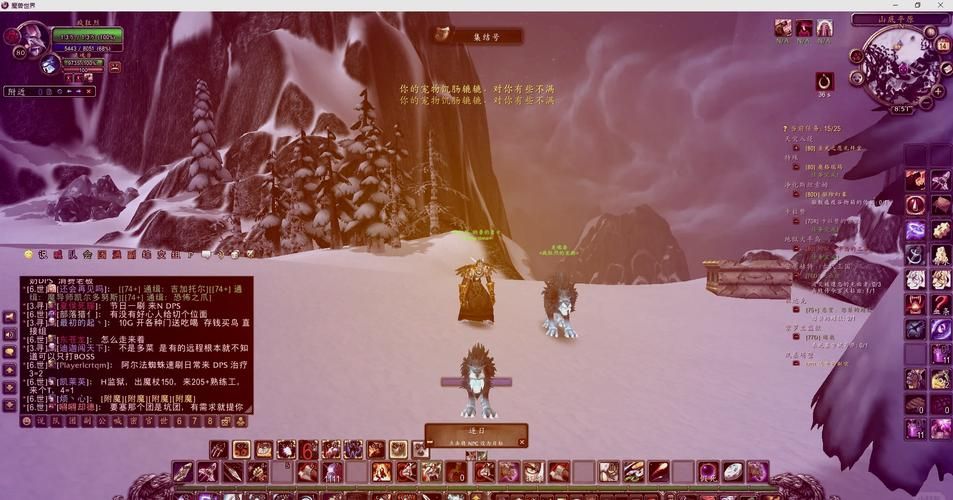Viewport: 953px width, 500px height.
Task: Zoom out the minimap with minus button
Action: [x=925, y=103]
